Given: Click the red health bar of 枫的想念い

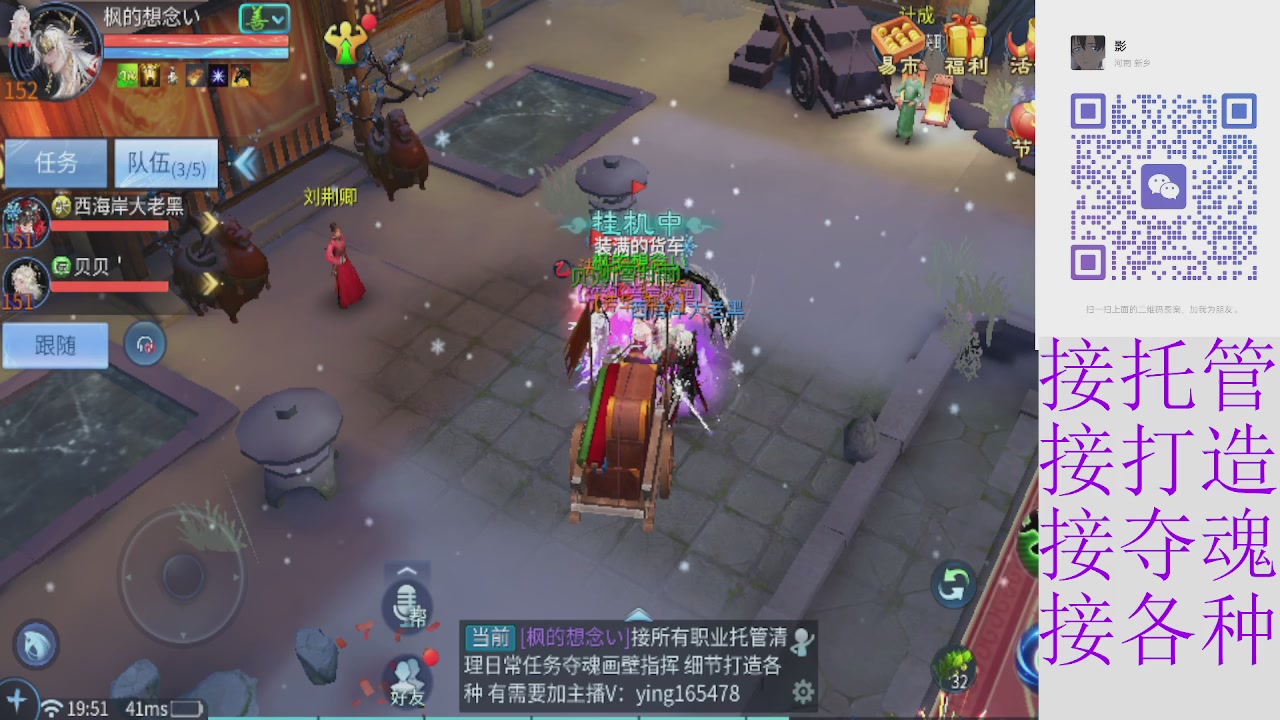Looking at the screenshot, I should pos(194,40).
